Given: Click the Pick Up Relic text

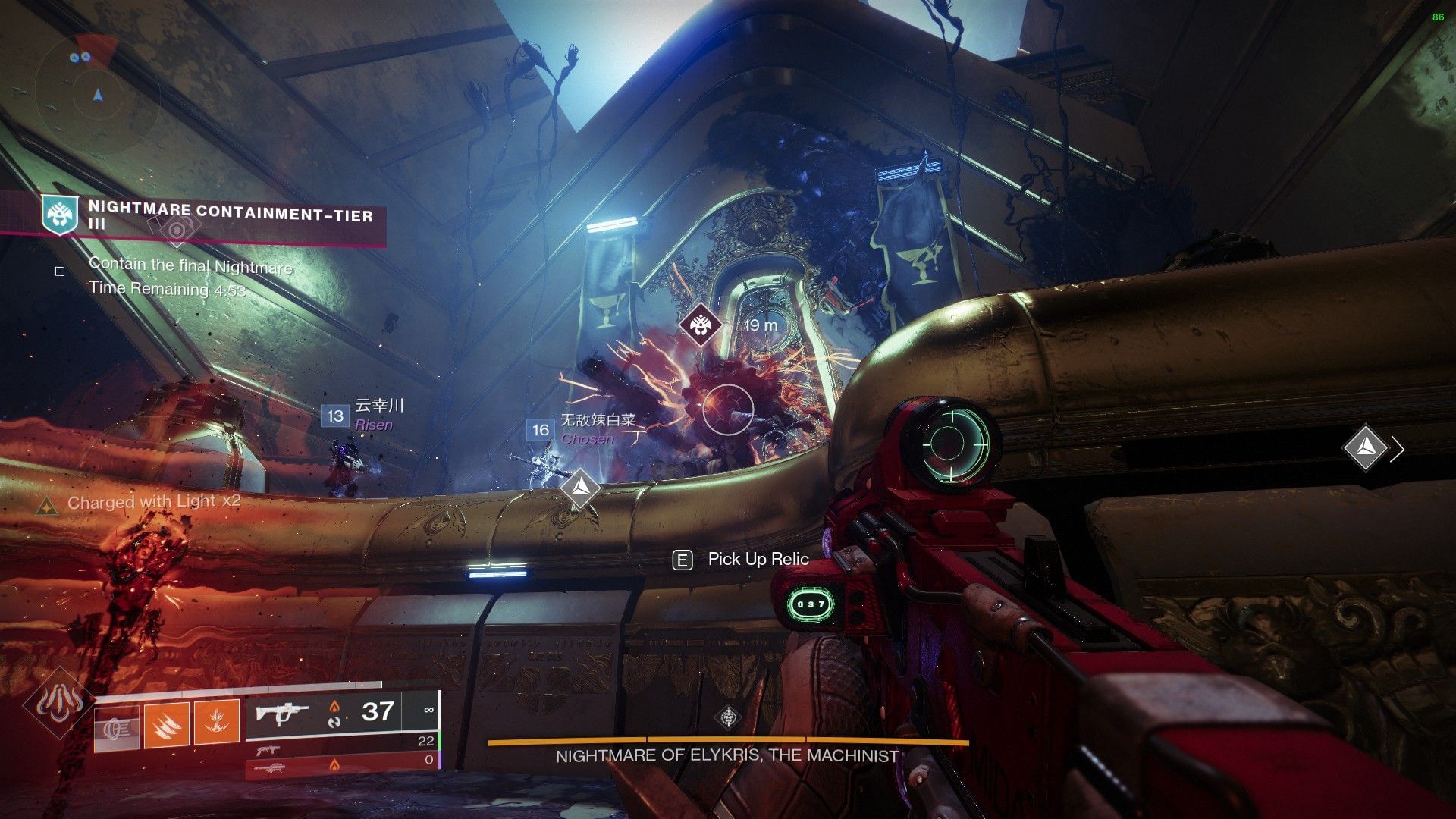Looking at the screenshot, I should tap(756, 559).
